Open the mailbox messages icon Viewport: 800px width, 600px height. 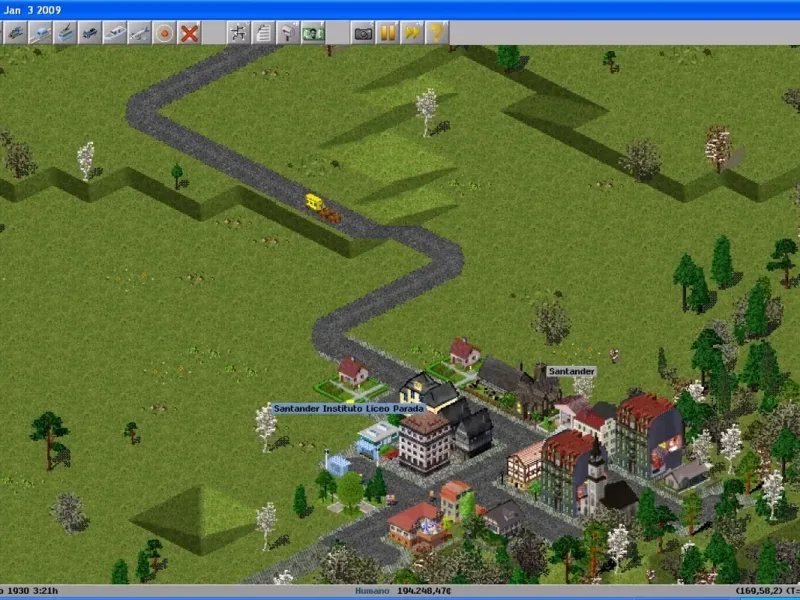point(288,33)
